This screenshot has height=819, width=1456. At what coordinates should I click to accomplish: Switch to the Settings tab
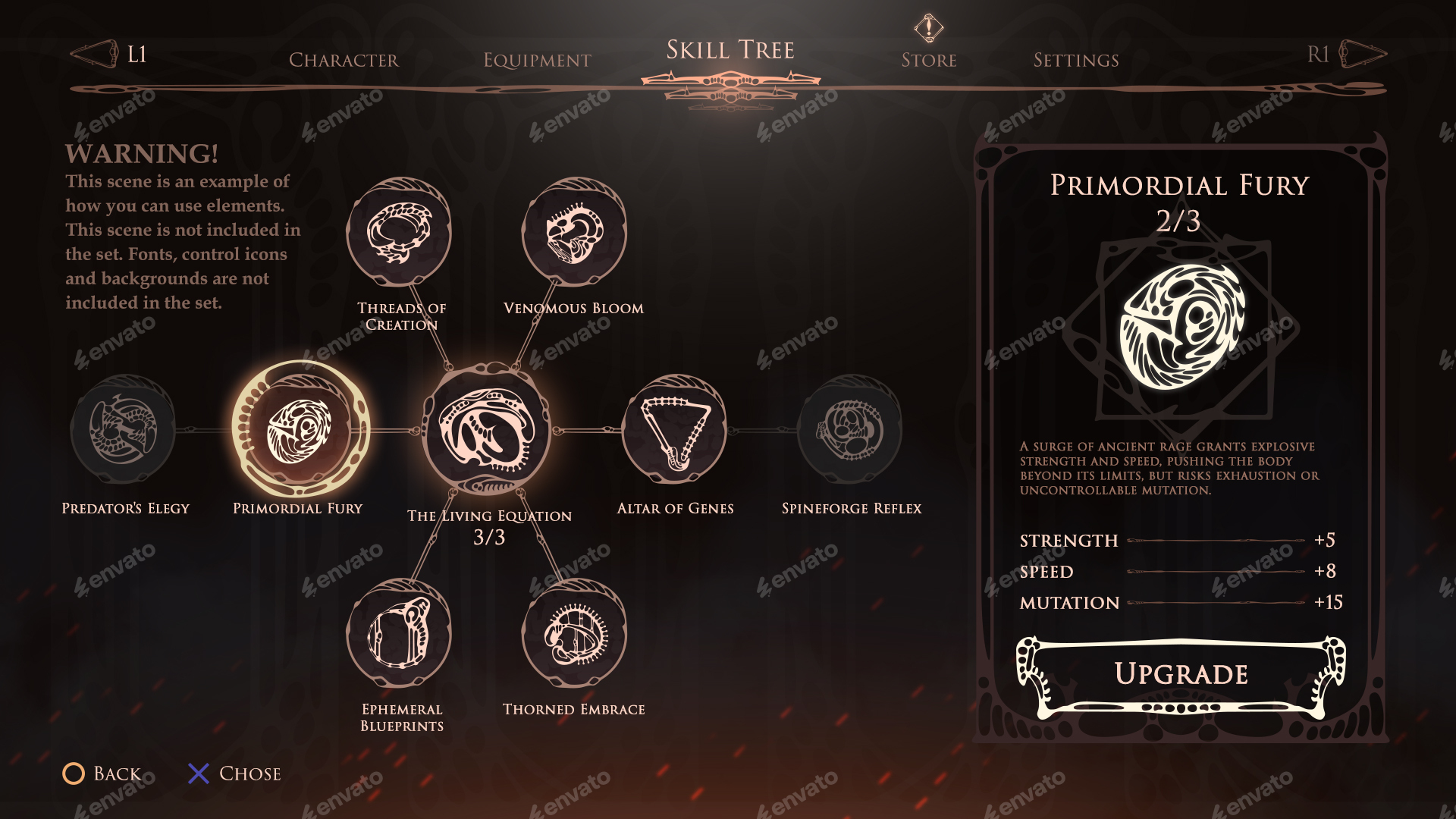coord(1076,60)
